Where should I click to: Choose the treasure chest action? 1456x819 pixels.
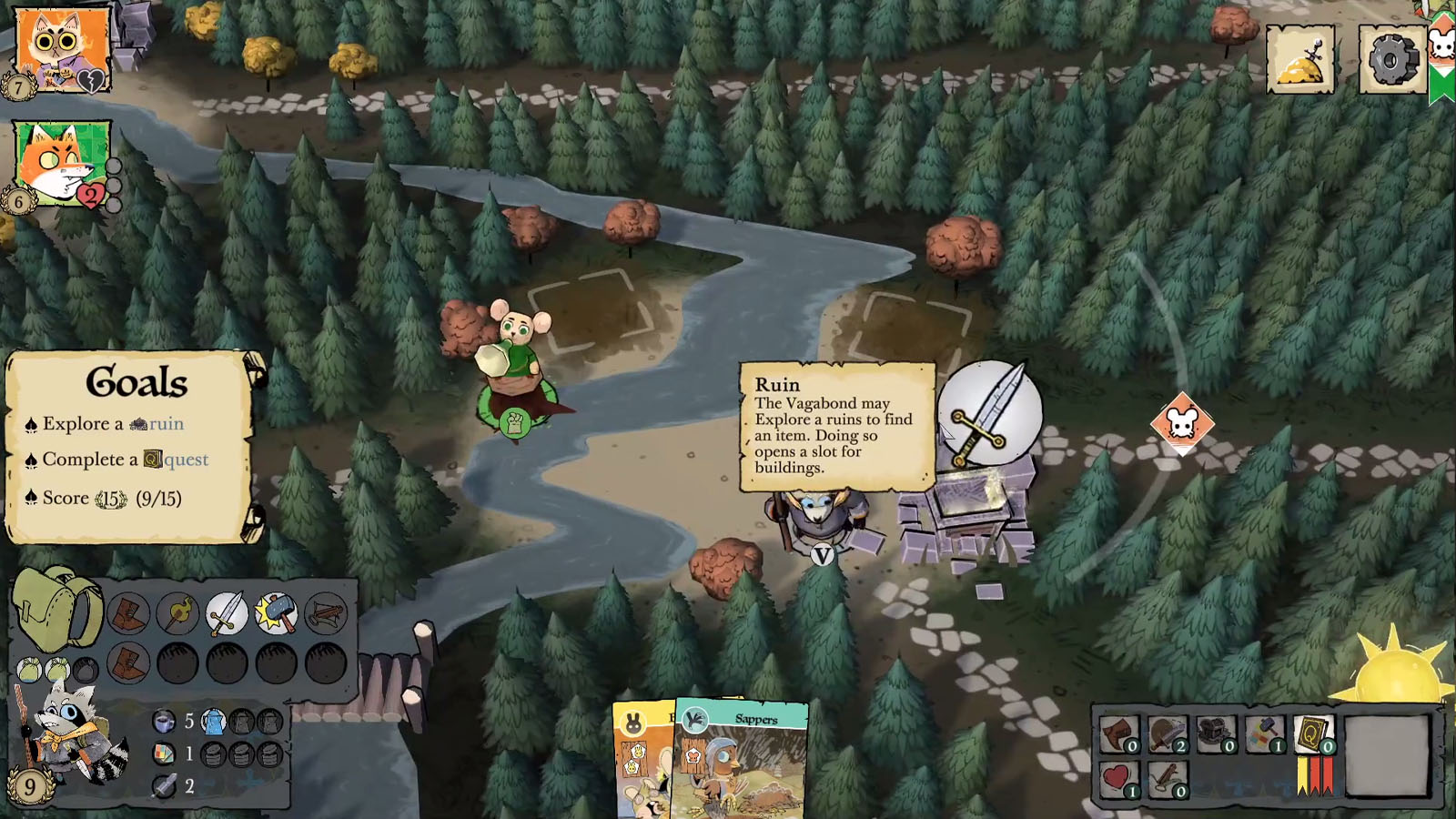click(1216, 733)
